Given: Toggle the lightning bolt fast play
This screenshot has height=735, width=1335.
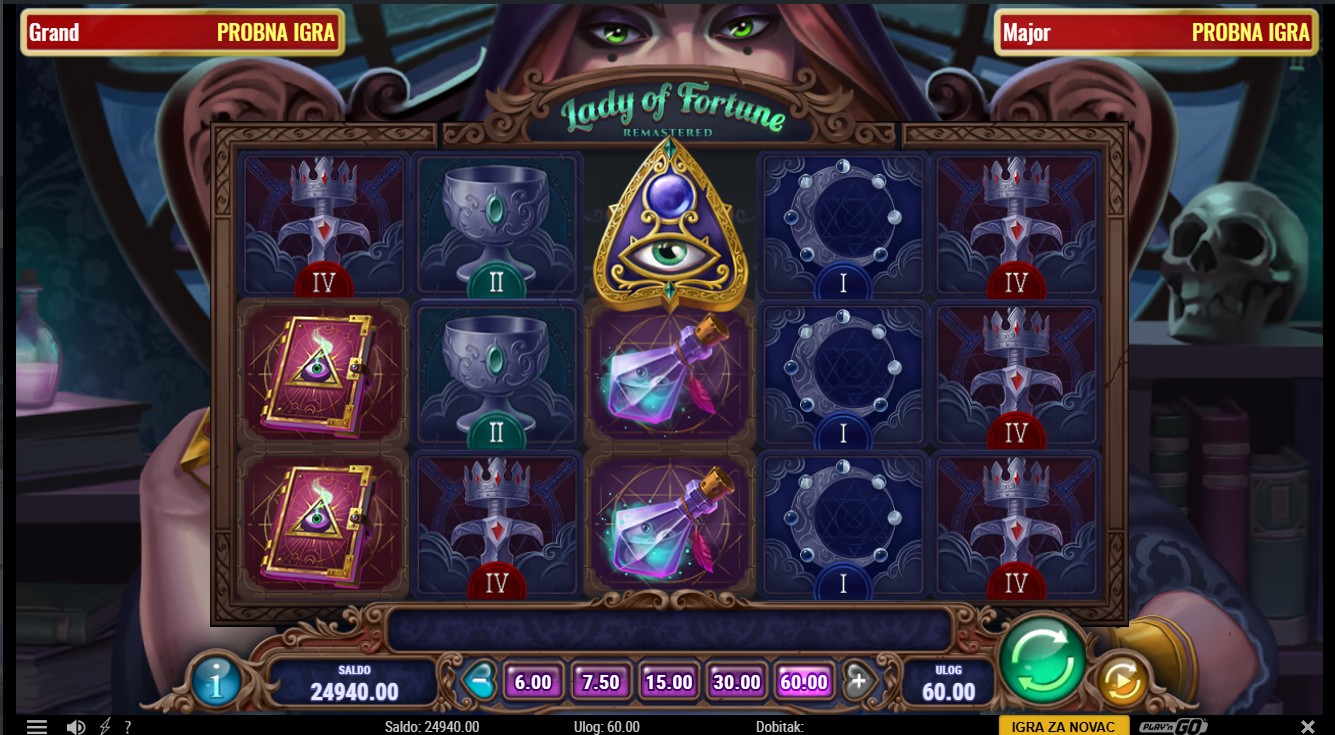Looking at the screenshot, I should [x=105, y=727].
